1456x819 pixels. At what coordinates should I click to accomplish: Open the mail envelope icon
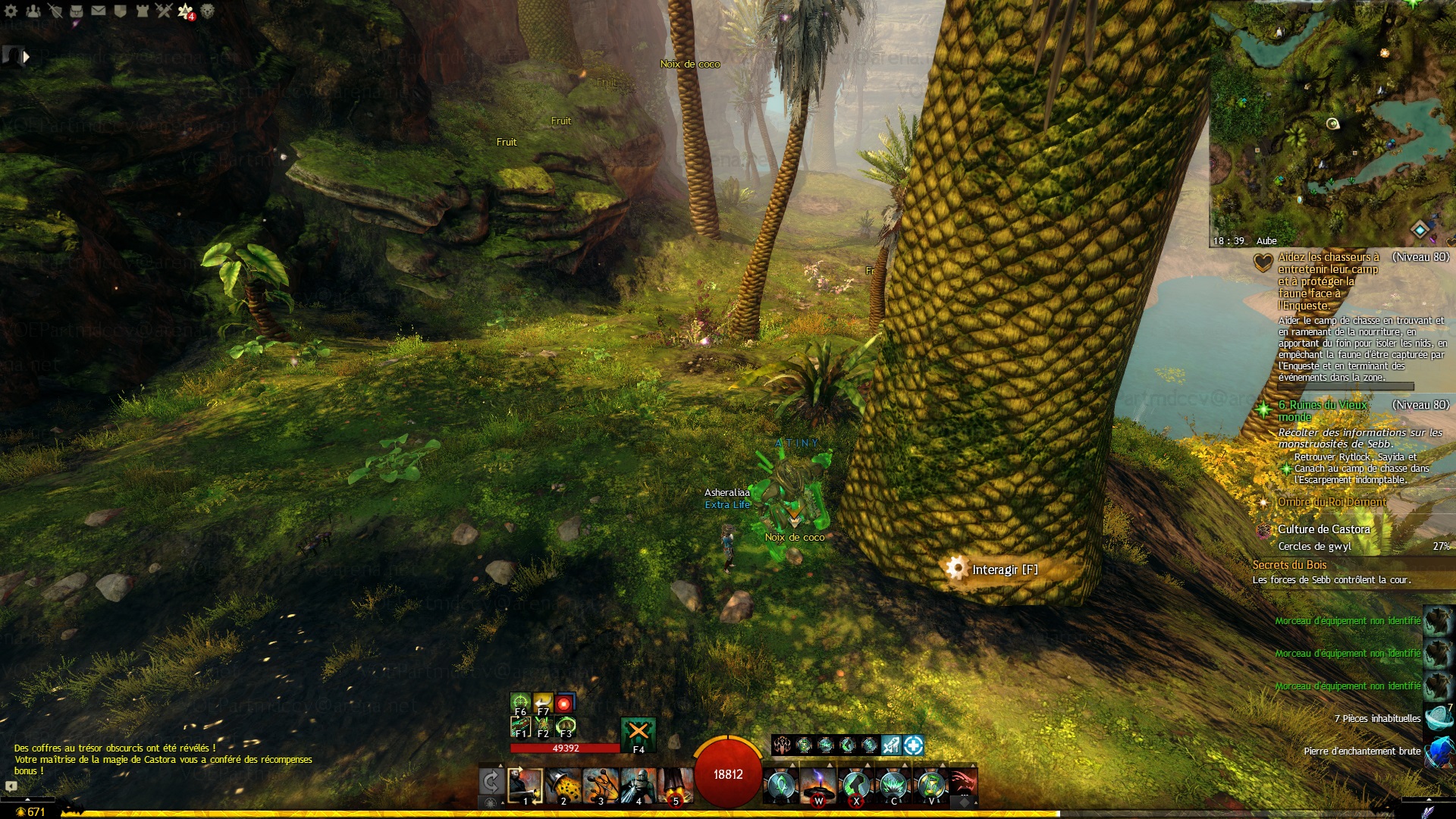(x=99, y=11)
